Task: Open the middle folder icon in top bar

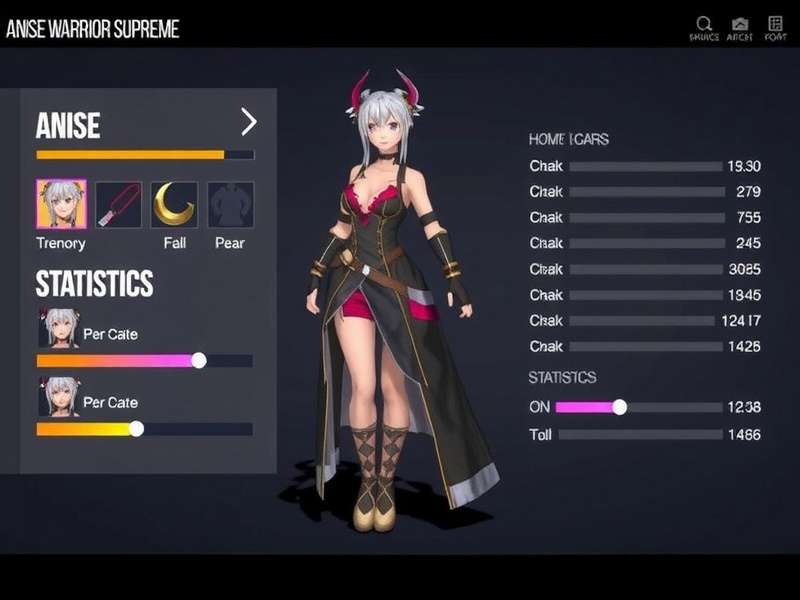Action: [740, 23]
